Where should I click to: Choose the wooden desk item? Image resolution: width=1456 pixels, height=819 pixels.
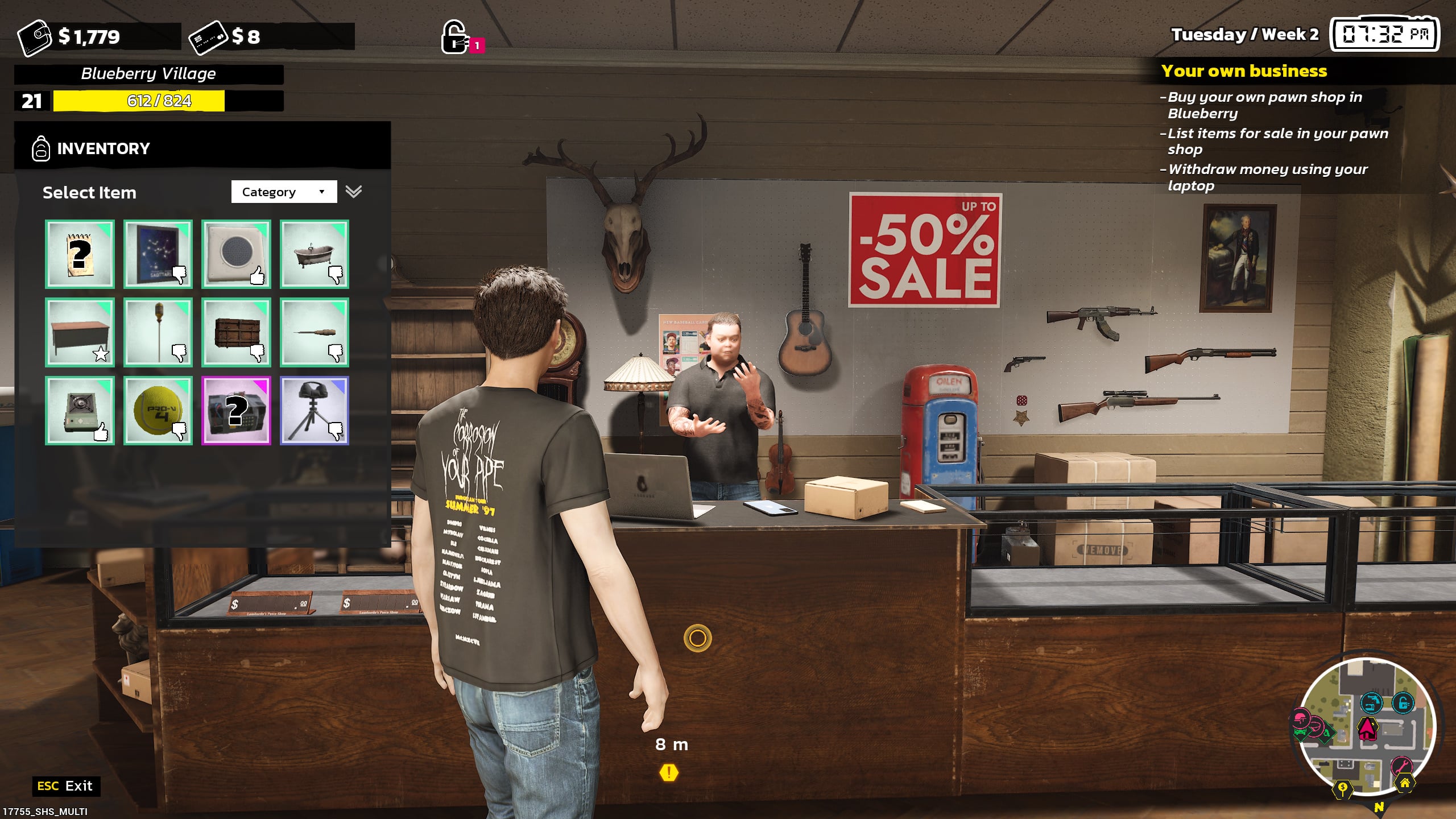point(80,332)
